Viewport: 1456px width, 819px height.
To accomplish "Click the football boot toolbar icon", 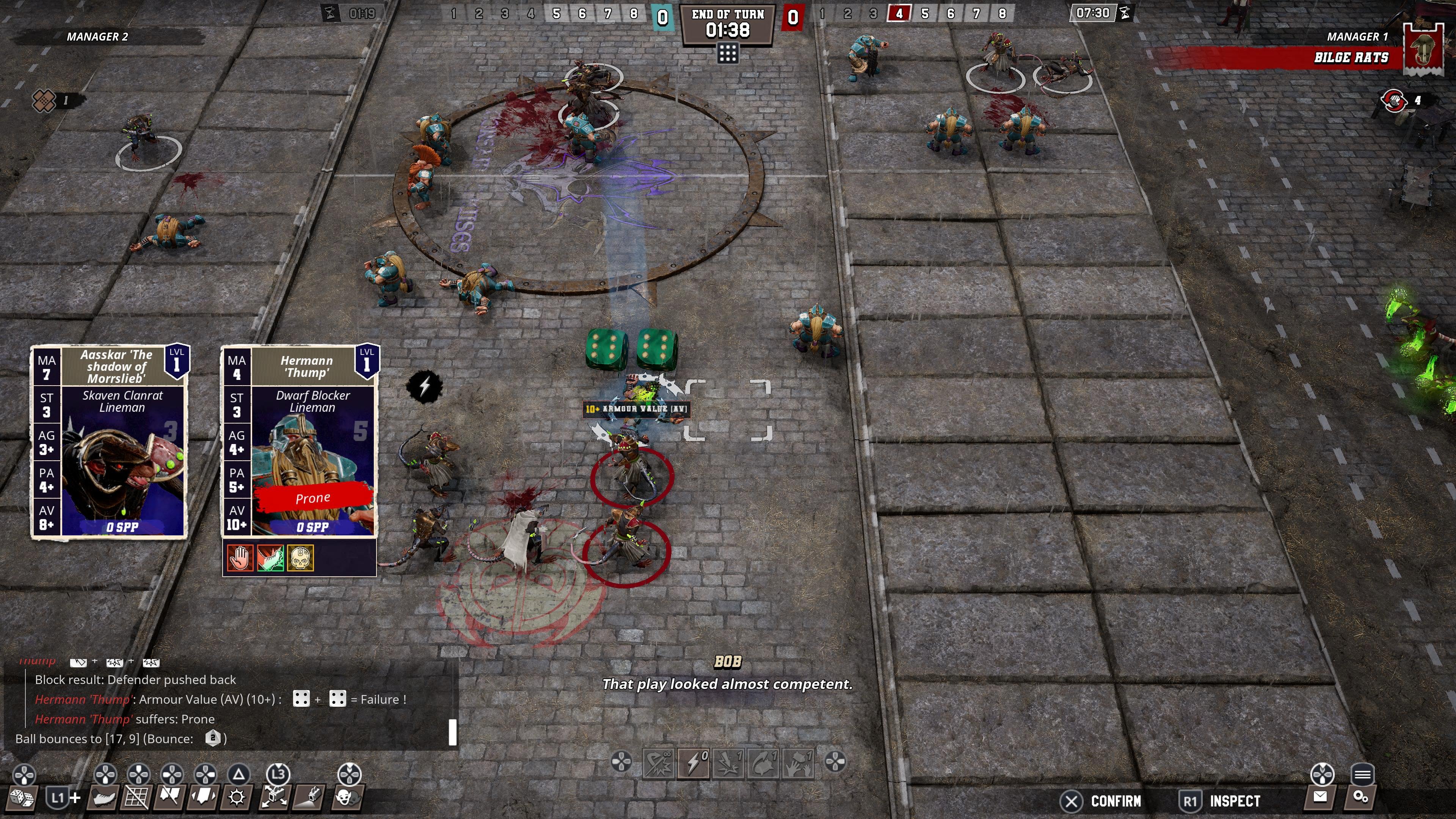I will tap(104, 797).
